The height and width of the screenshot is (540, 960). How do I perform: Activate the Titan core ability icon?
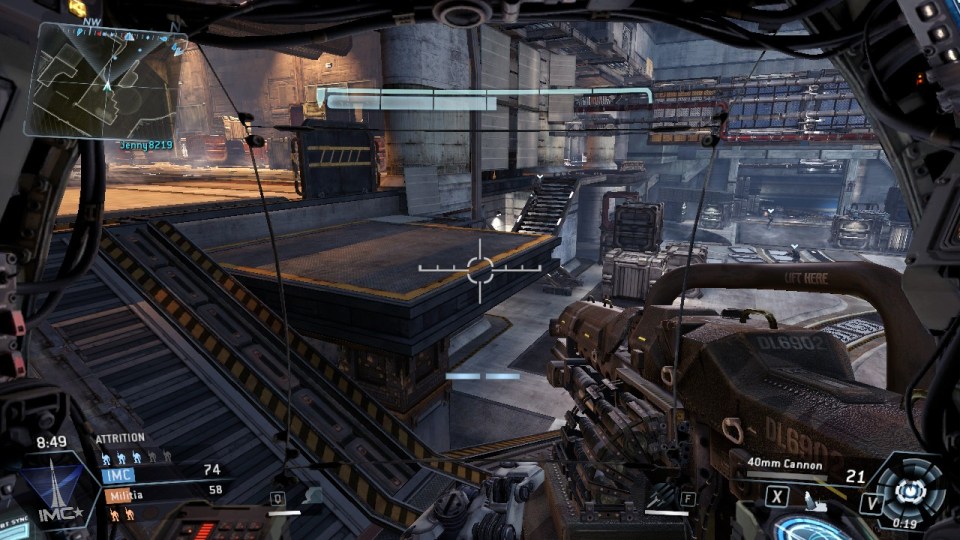click(908, 488)
